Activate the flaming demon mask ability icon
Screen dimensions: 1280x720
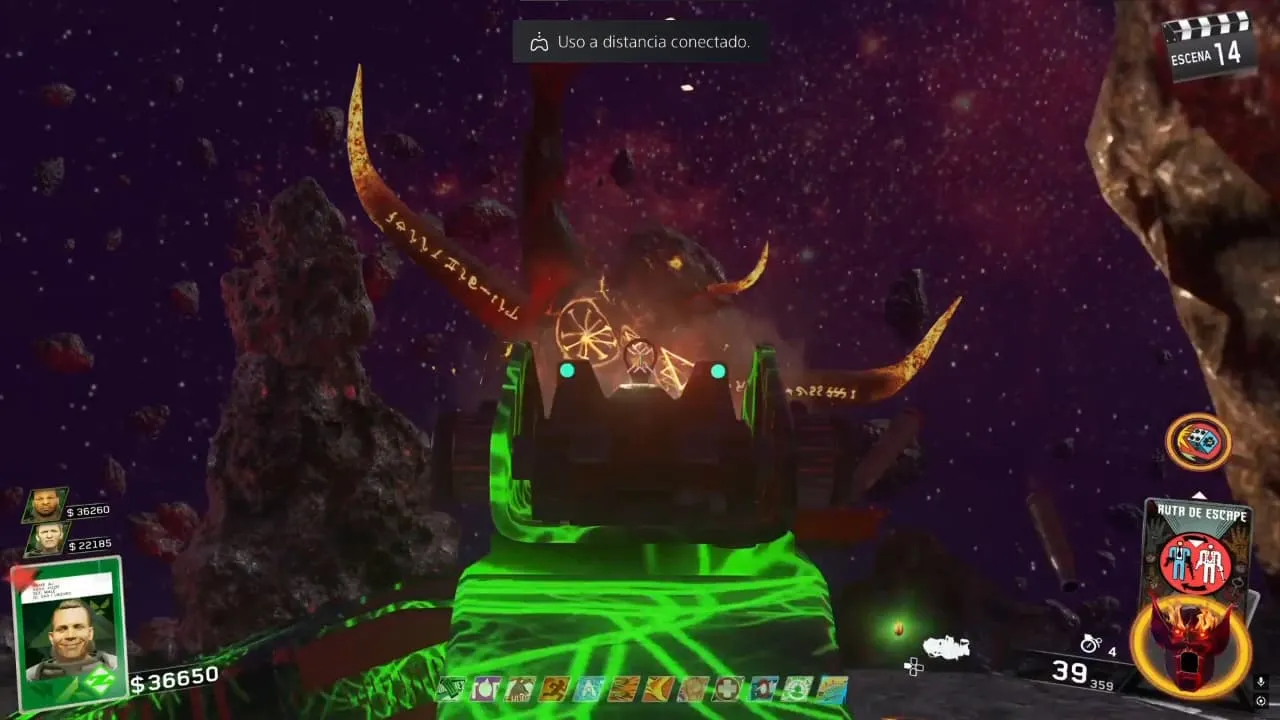(1190, 645)
